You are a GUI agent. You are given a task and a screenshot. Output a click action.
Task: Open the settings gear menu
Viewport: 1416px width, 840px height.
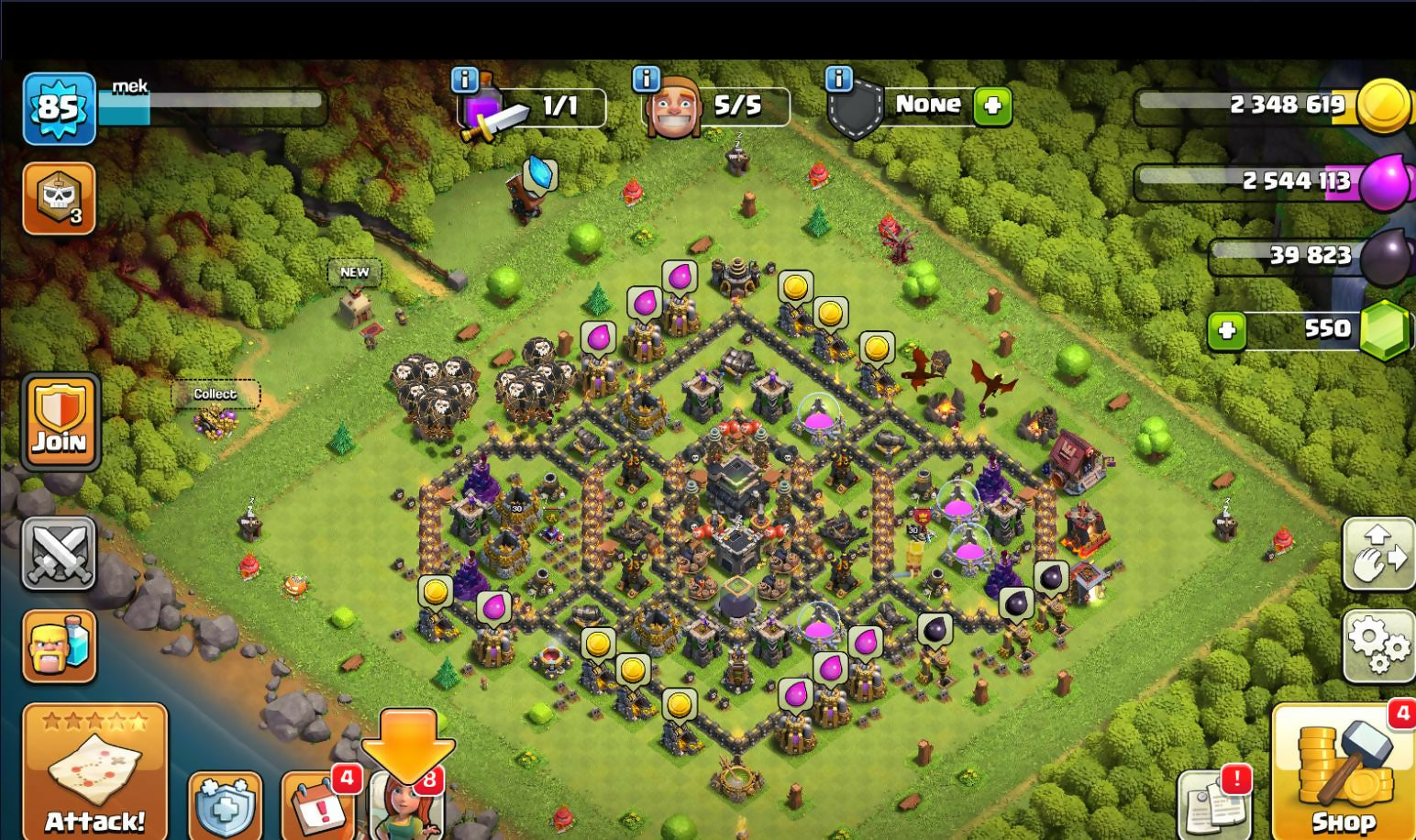[1377, 646]
